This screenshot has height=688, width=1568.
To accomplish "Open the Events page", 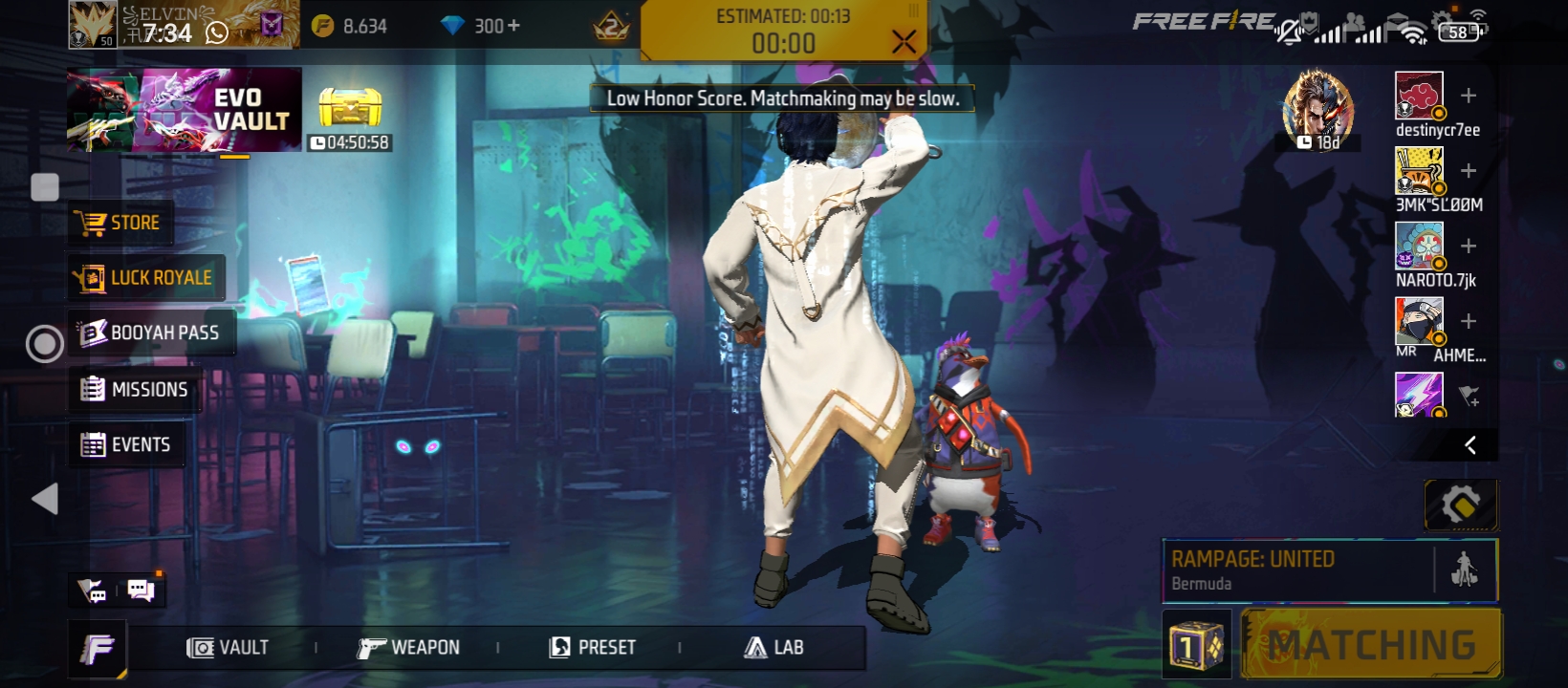I will (x=126, y=444).
